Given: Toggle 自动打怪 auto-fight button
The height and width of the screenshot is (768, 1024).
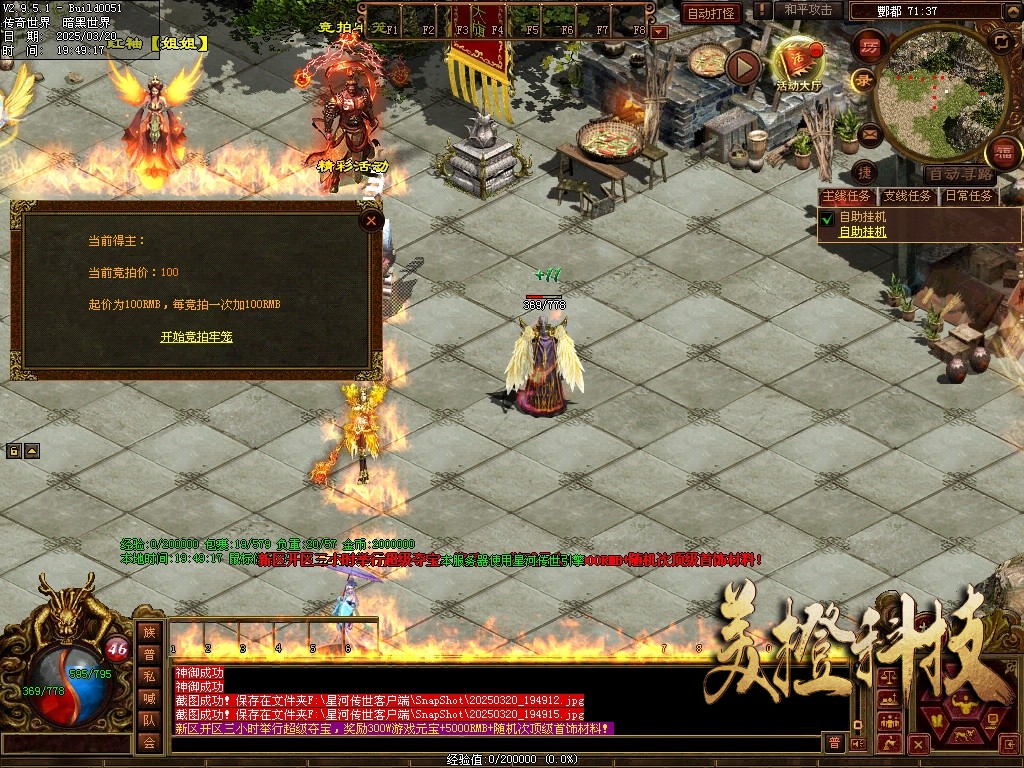Looking at the screenshot, I should 711,13.
